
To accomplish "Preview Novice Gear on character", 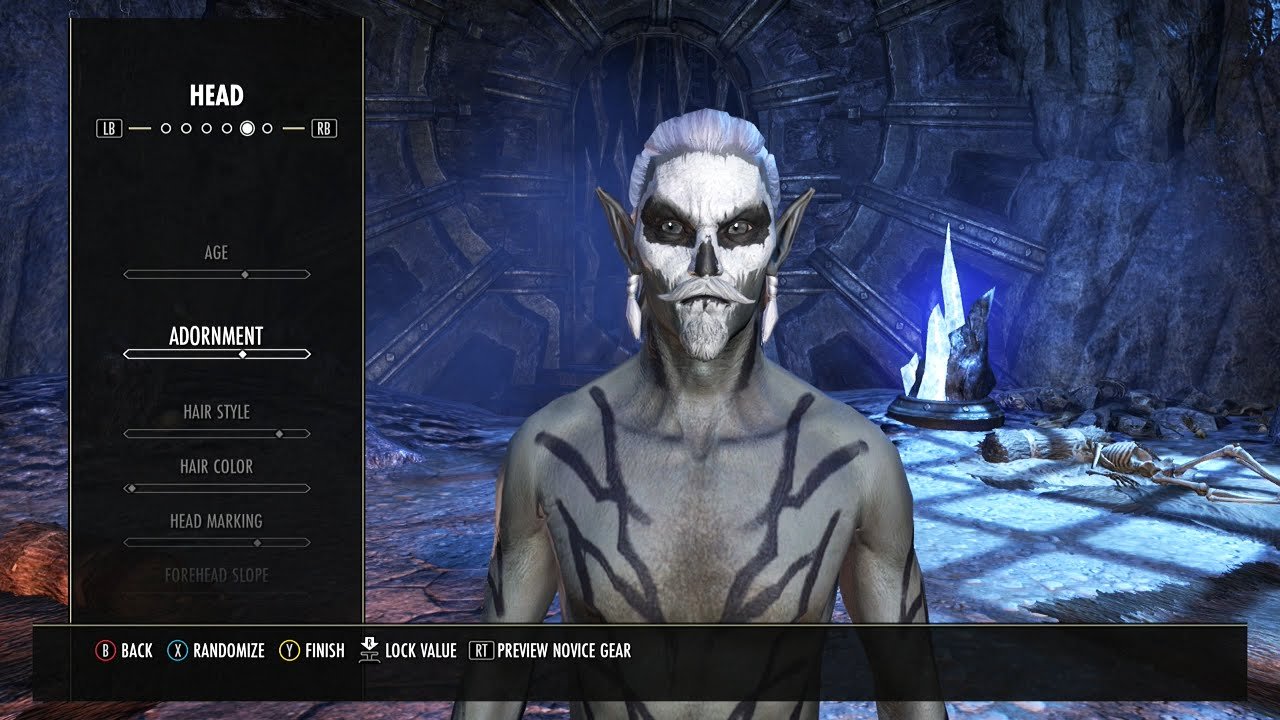I will (x=550, y=651).
